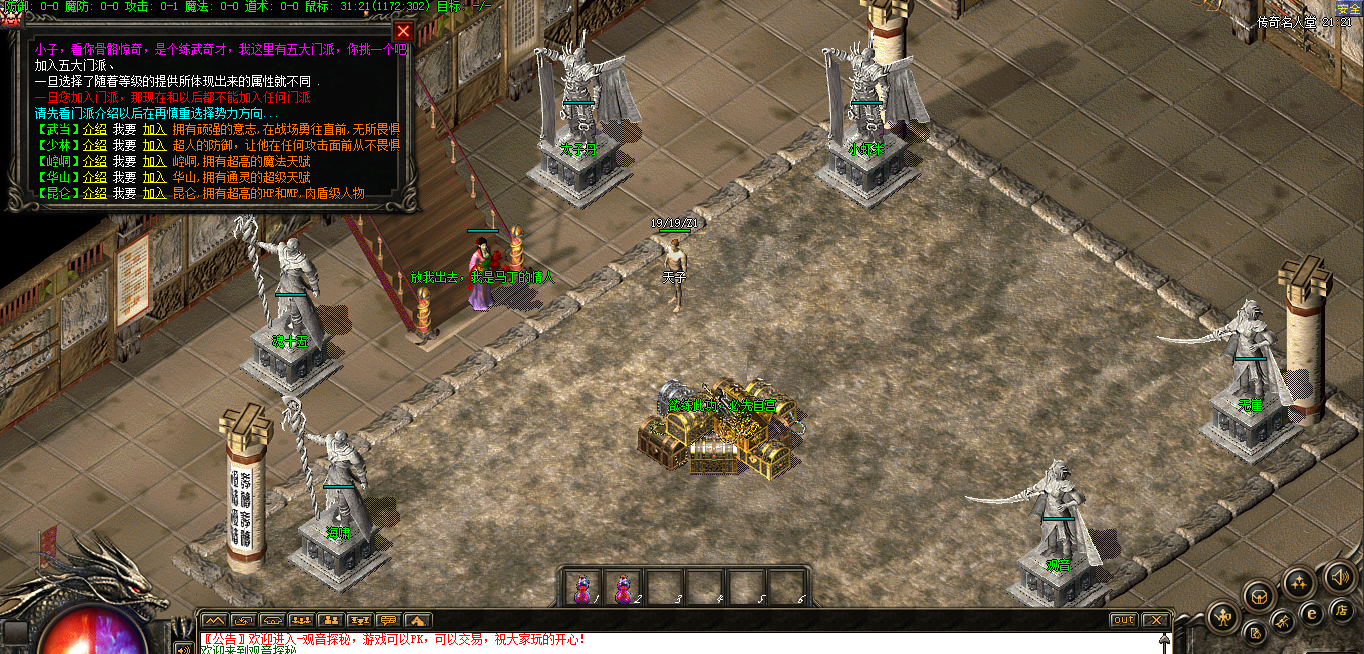Open the bag chest icon
The height and width of the screenshot is (654, 1364).
coord(1260,597)
